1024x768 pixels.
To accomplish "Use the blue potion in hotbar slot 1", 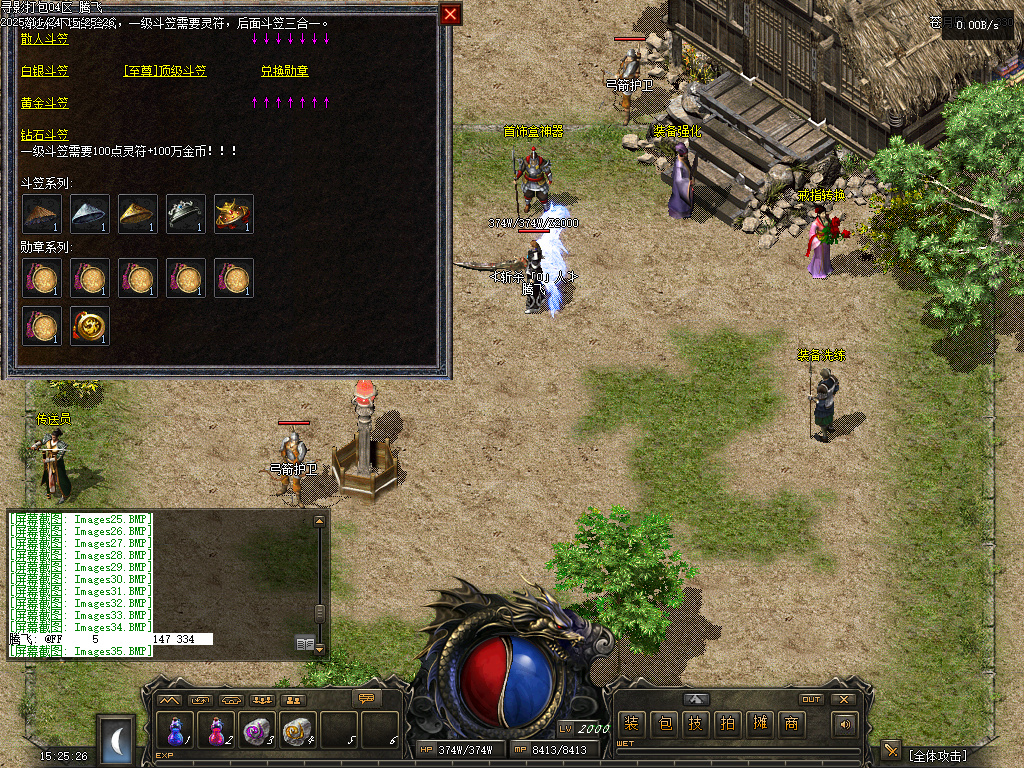I will 176,731.
